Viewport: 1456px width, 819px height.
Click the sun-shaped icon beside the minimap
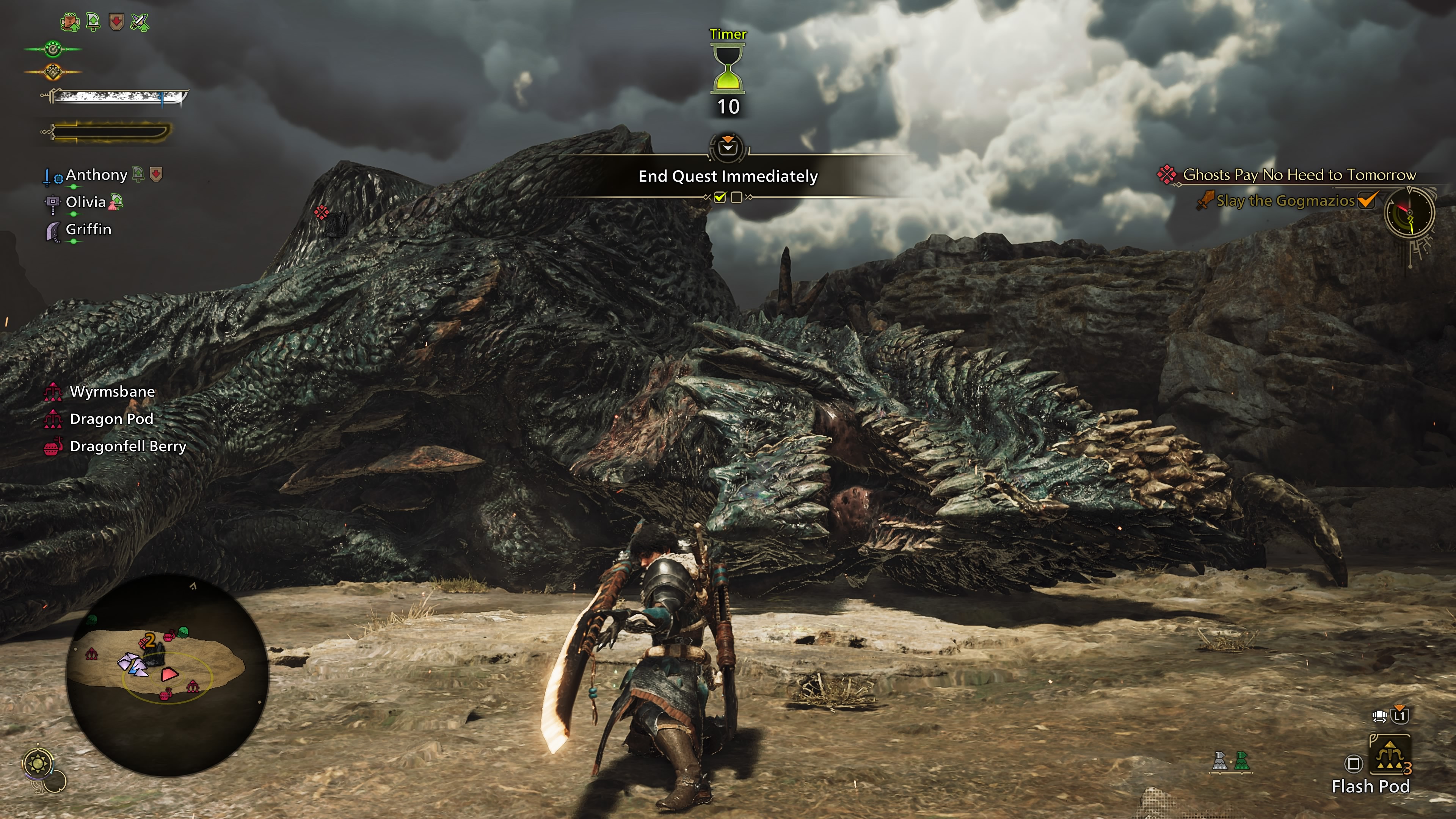pos(38,764)
